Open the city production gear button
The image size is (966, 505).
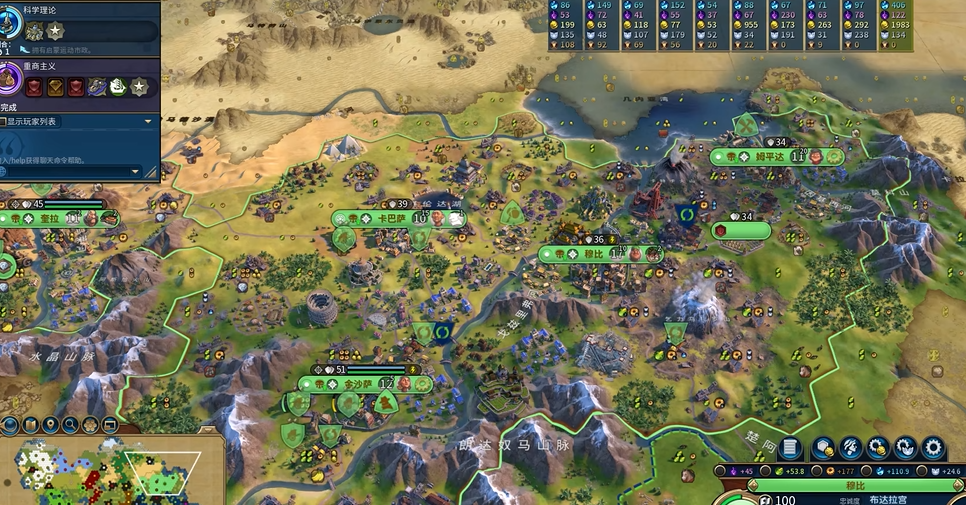[x=932, y=448]
